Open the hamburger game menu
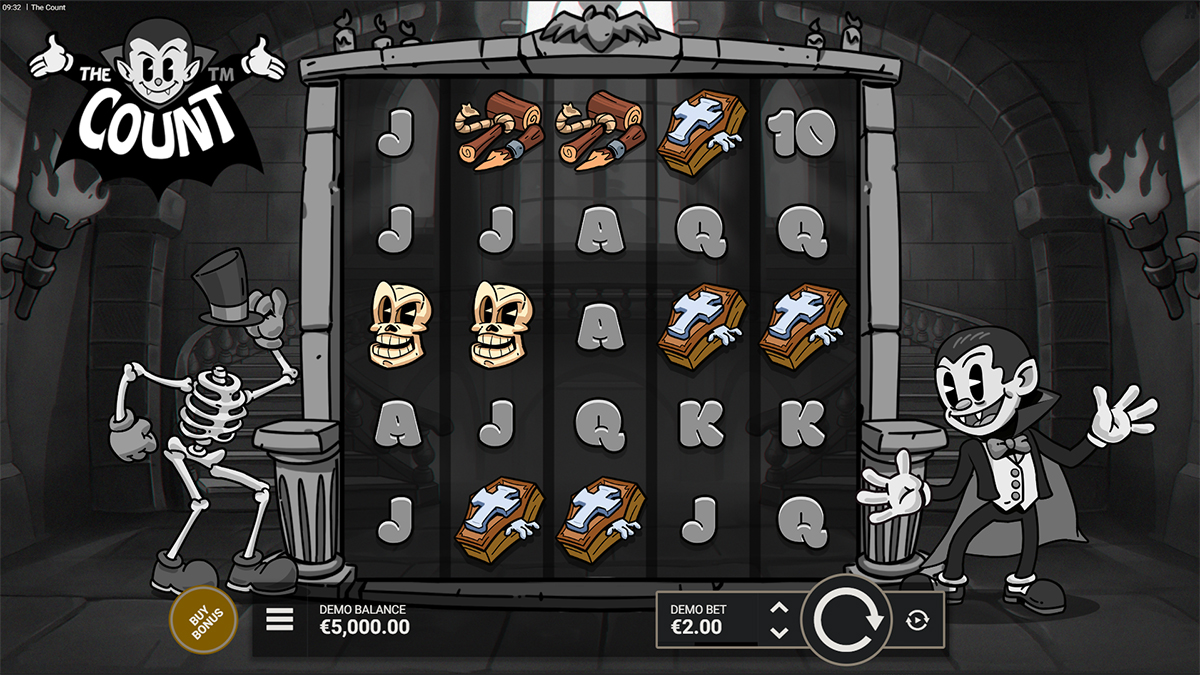This screenshot has width=1200, height=675. (x=280, y=621)
